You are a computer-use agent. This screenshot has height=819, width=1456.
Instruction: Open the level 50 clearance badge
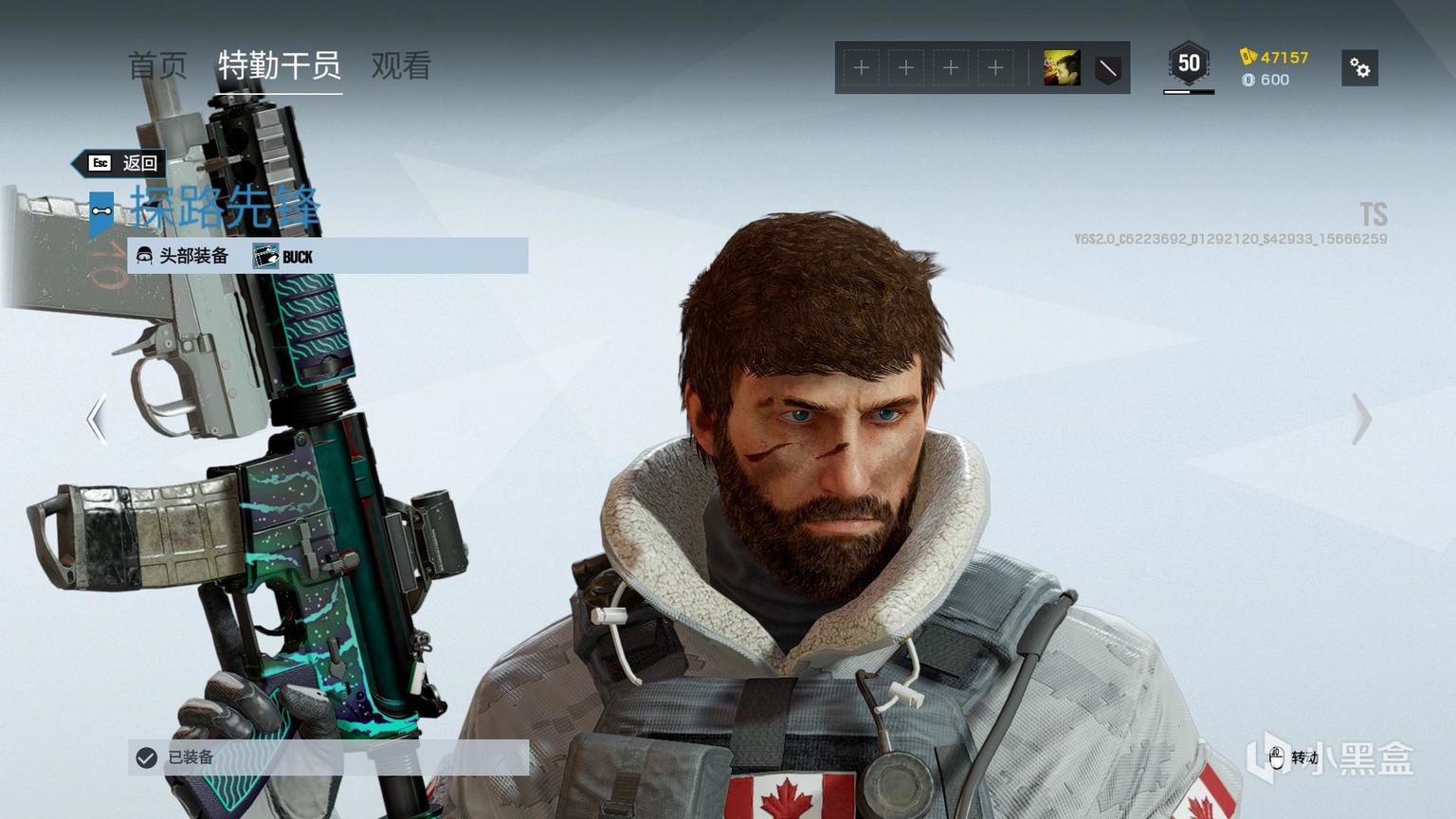[1189, 65]
